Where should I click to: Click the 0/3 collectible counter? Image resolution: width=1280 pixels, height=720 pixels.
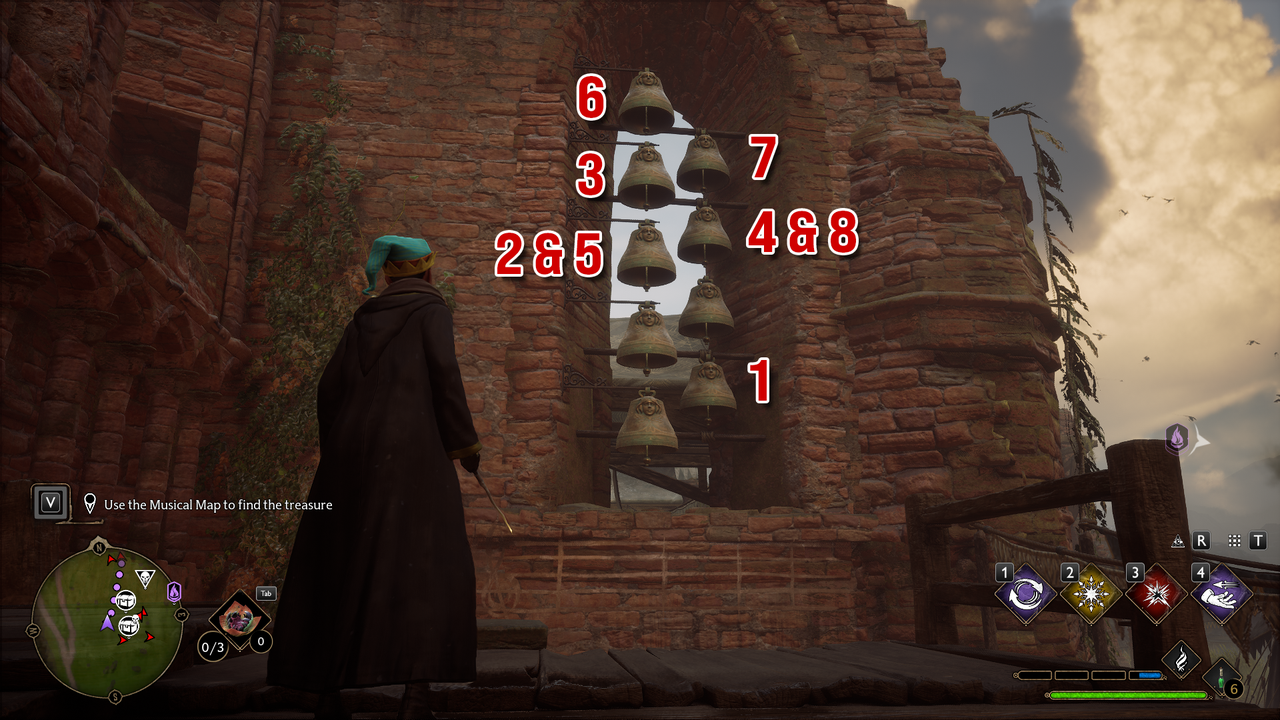coord(213,647)
